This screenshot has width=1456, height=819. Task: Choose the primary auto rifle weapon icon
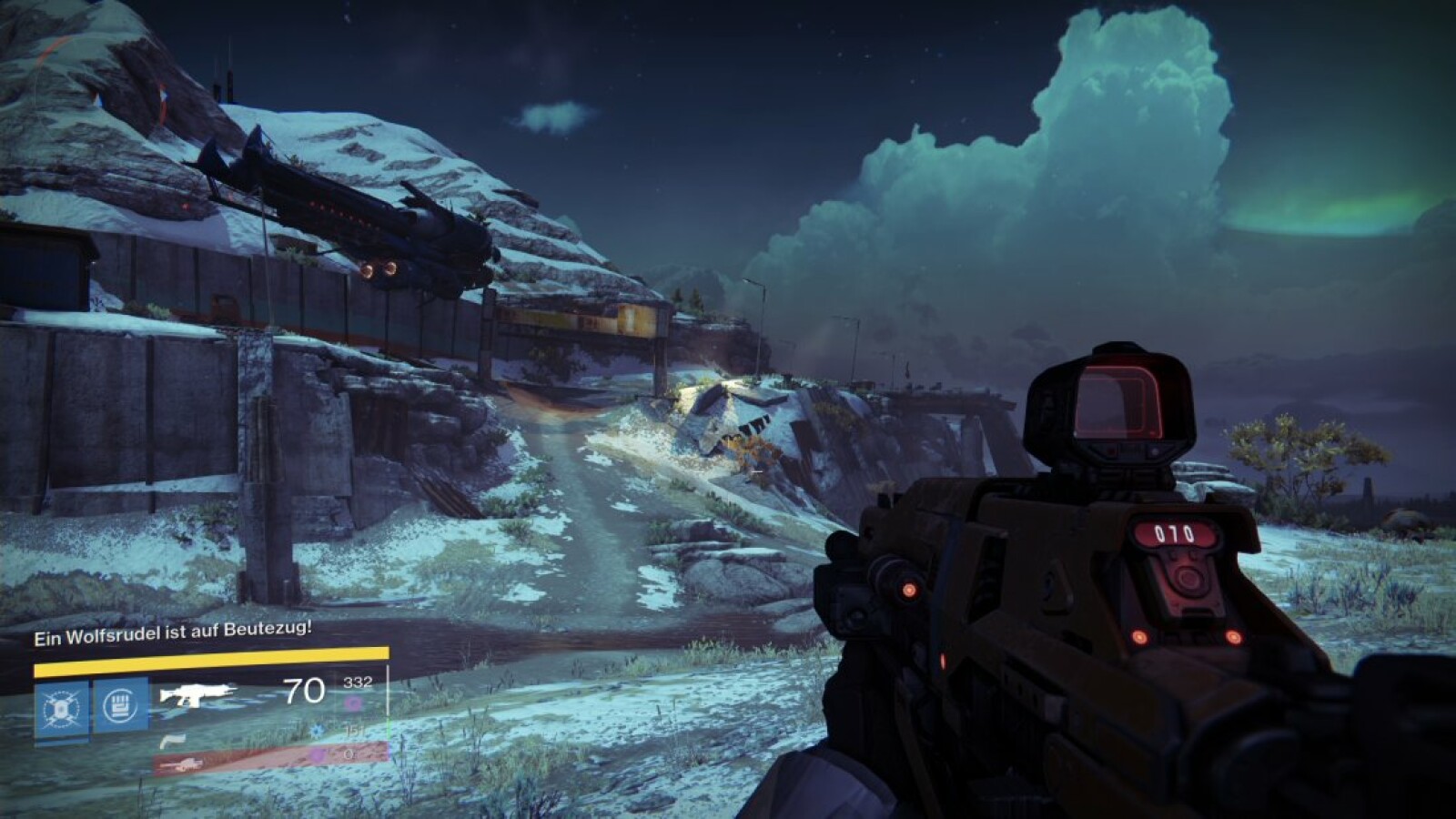click(197, 695)
